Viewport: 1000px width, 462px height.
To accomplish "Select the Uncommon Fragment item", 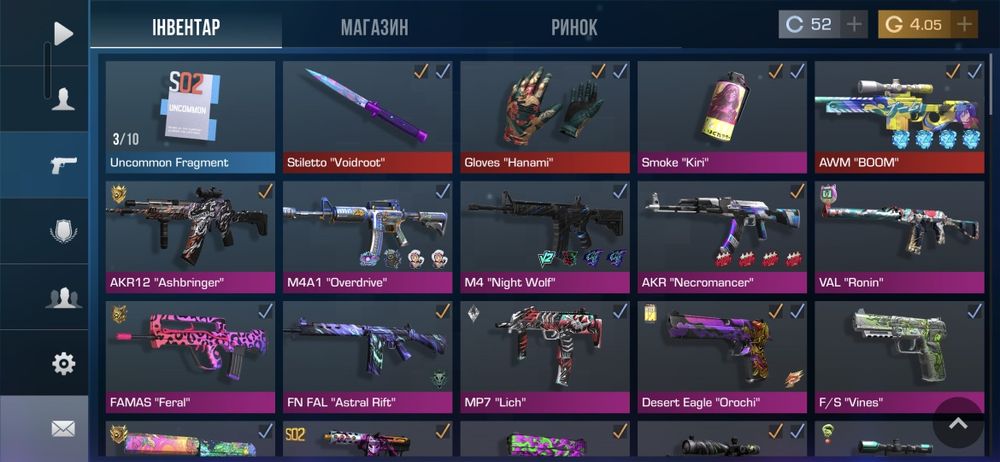I will pyautogui.click(x=190, y=117).
